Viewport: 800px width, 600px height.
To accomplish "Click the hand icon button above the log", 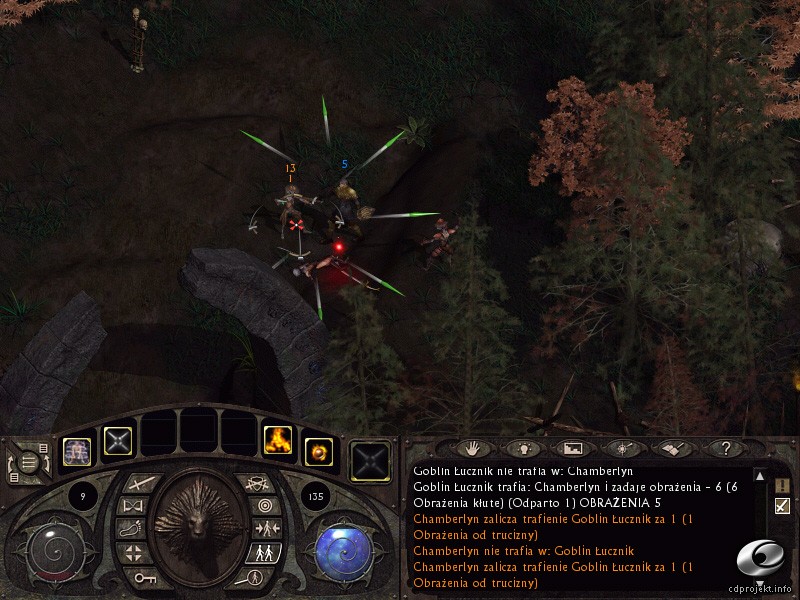I will [x=474, y=448].
